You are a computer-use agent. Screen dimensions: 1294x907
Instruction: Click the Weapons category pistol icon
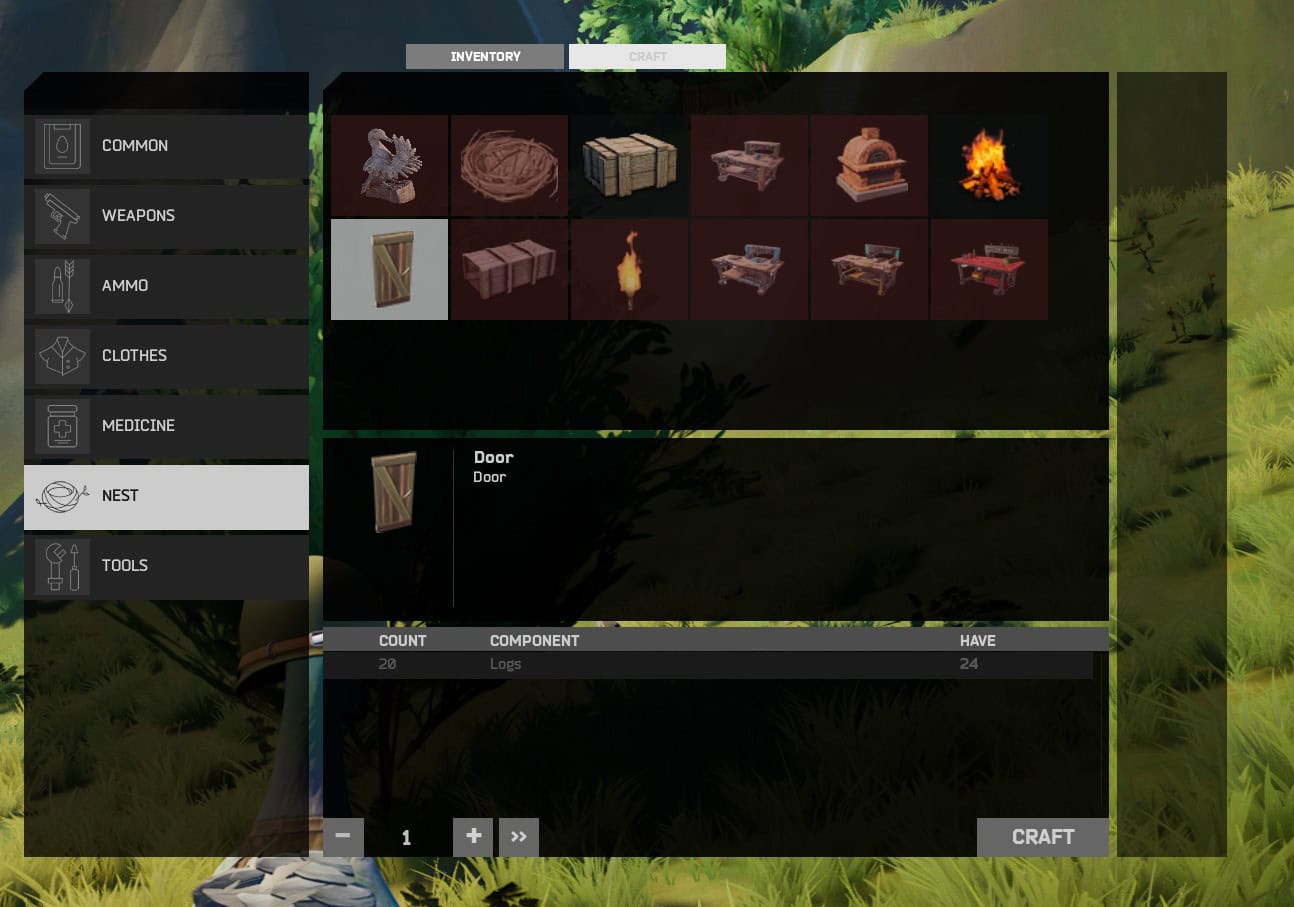(62, 215)
